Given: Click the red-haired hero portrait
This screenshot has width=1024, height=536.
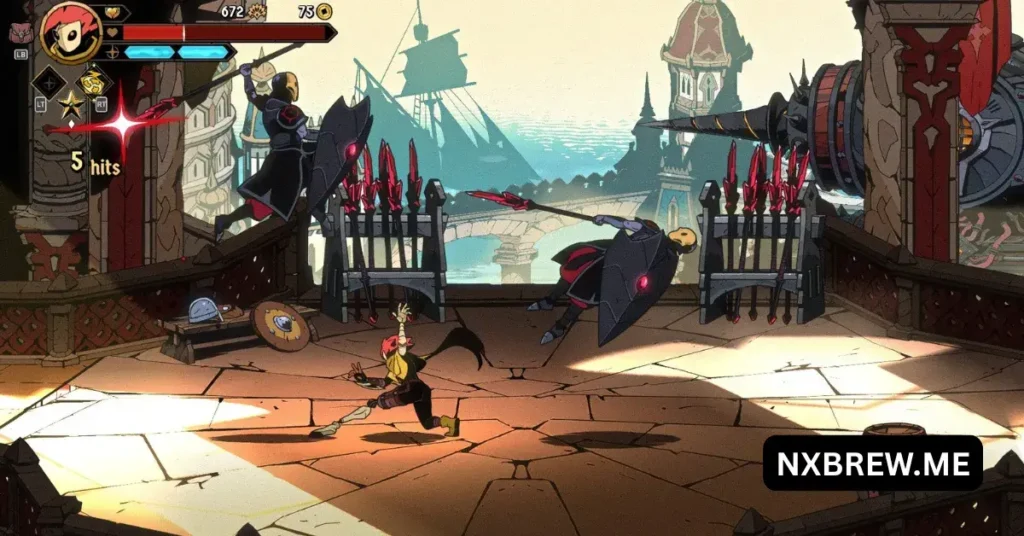Looking at the screenshot, I should point(71,32).
